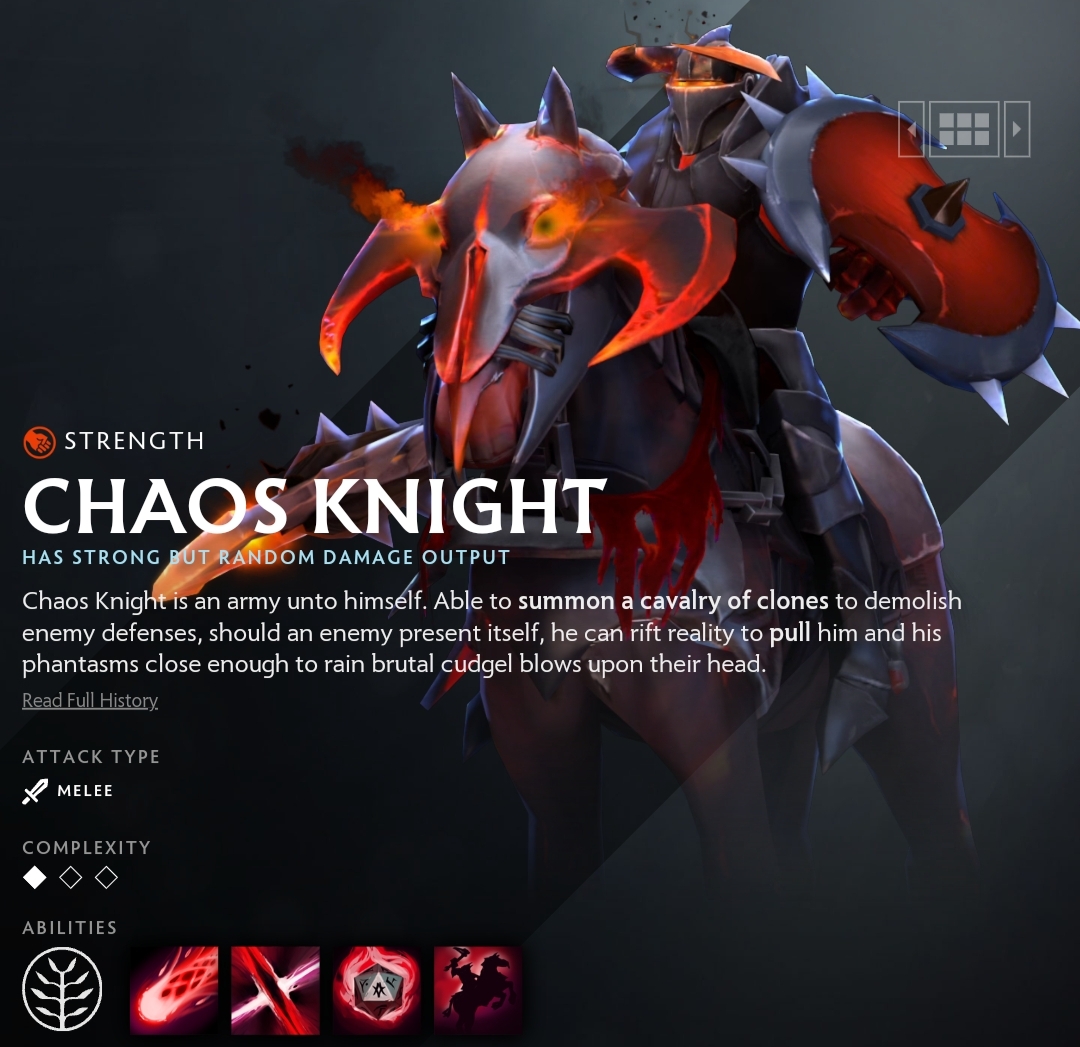
Task: Go to the next hero arrow
Action: [x=1017, y=129]
